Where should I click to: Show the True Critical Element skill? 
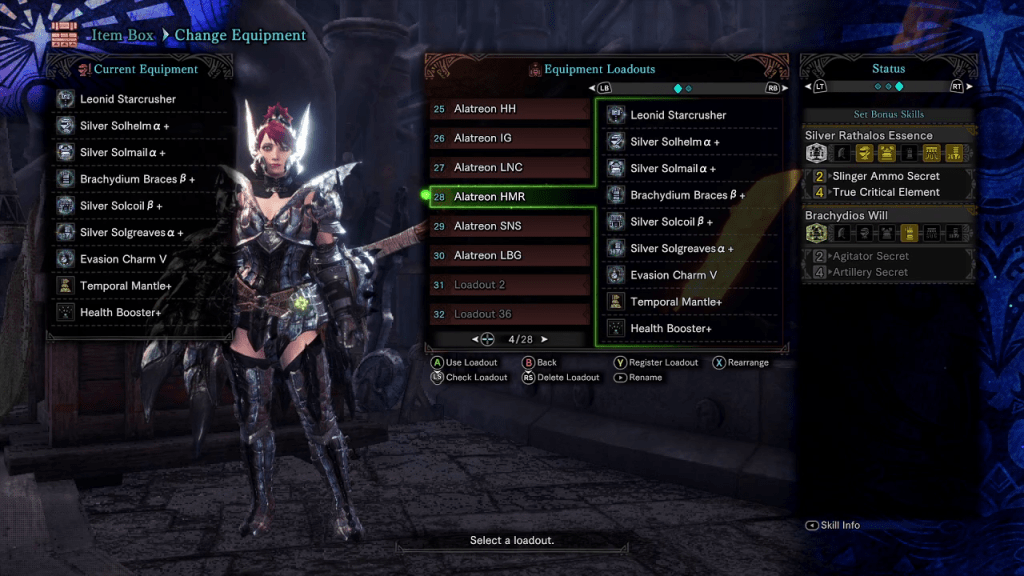coord(885,192)
